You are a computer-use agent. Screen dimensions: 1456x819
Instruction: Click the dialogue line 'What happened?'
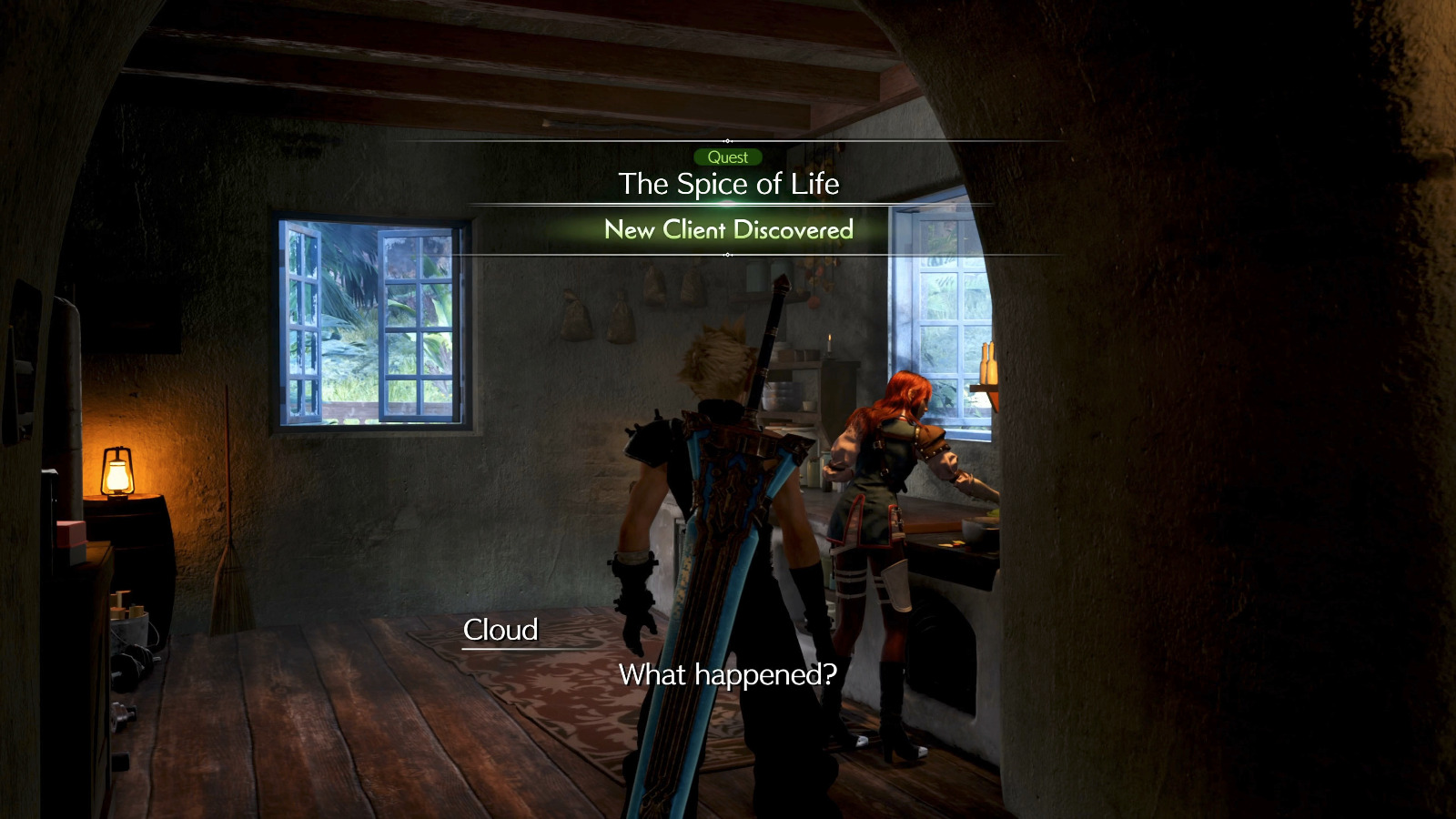coord(728,674)
